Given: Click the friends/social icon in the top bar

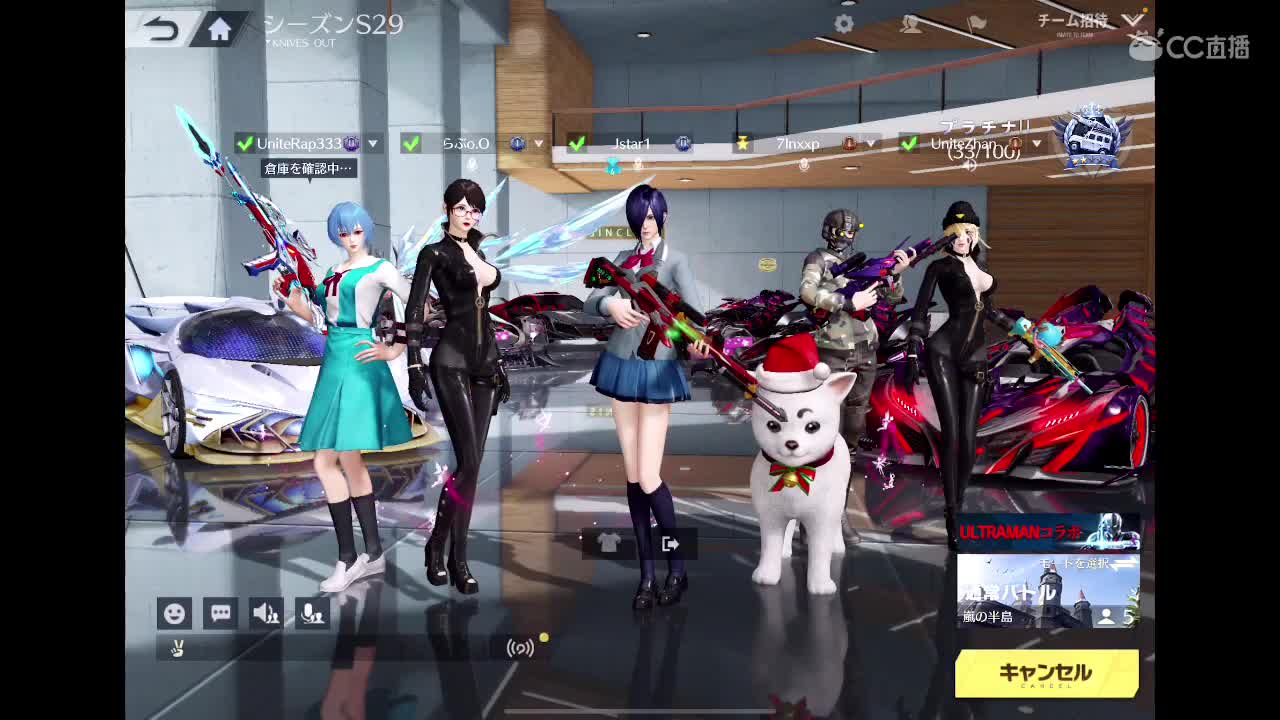Looking at the screenshot, I should (911, 24).
